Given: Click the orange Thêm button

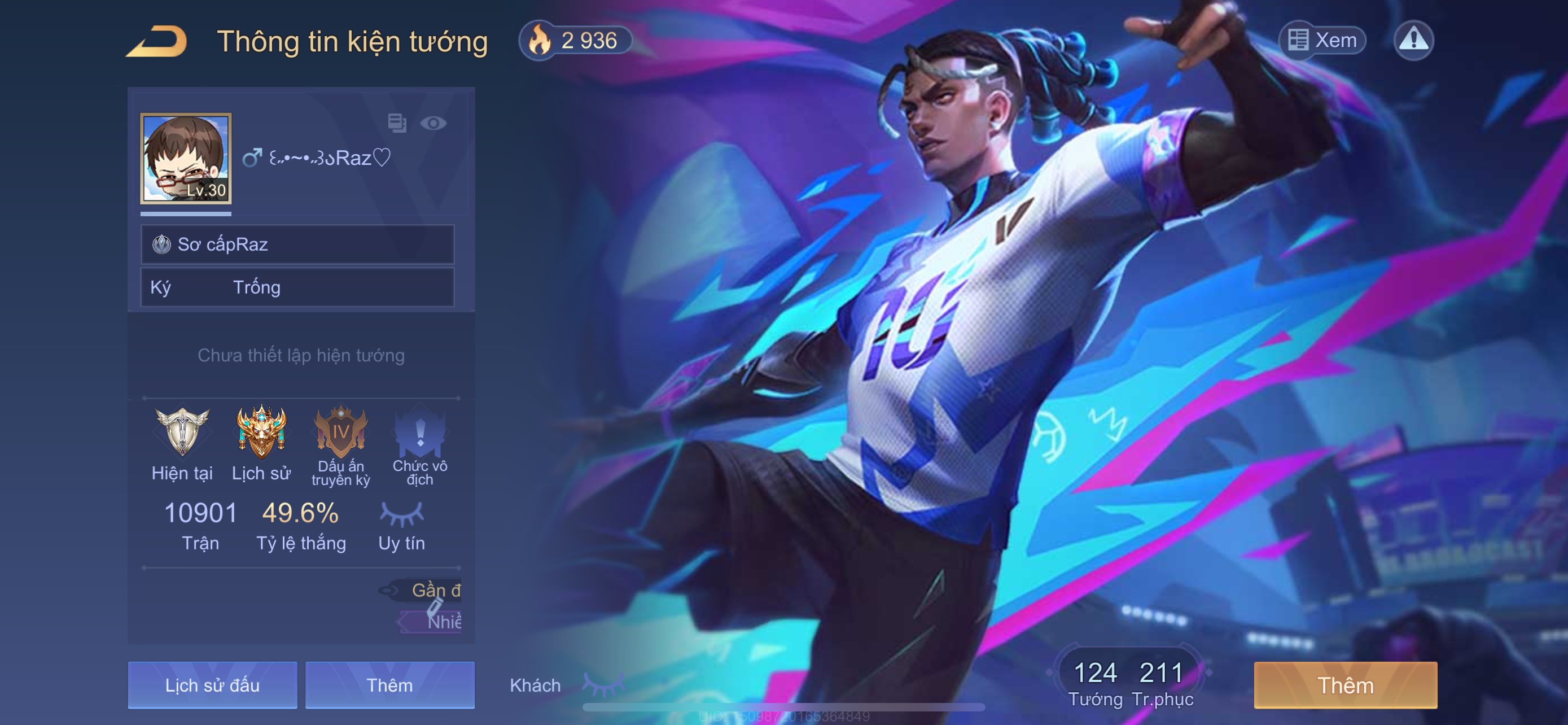Looking at the screenshot, I should point(1345,685).
